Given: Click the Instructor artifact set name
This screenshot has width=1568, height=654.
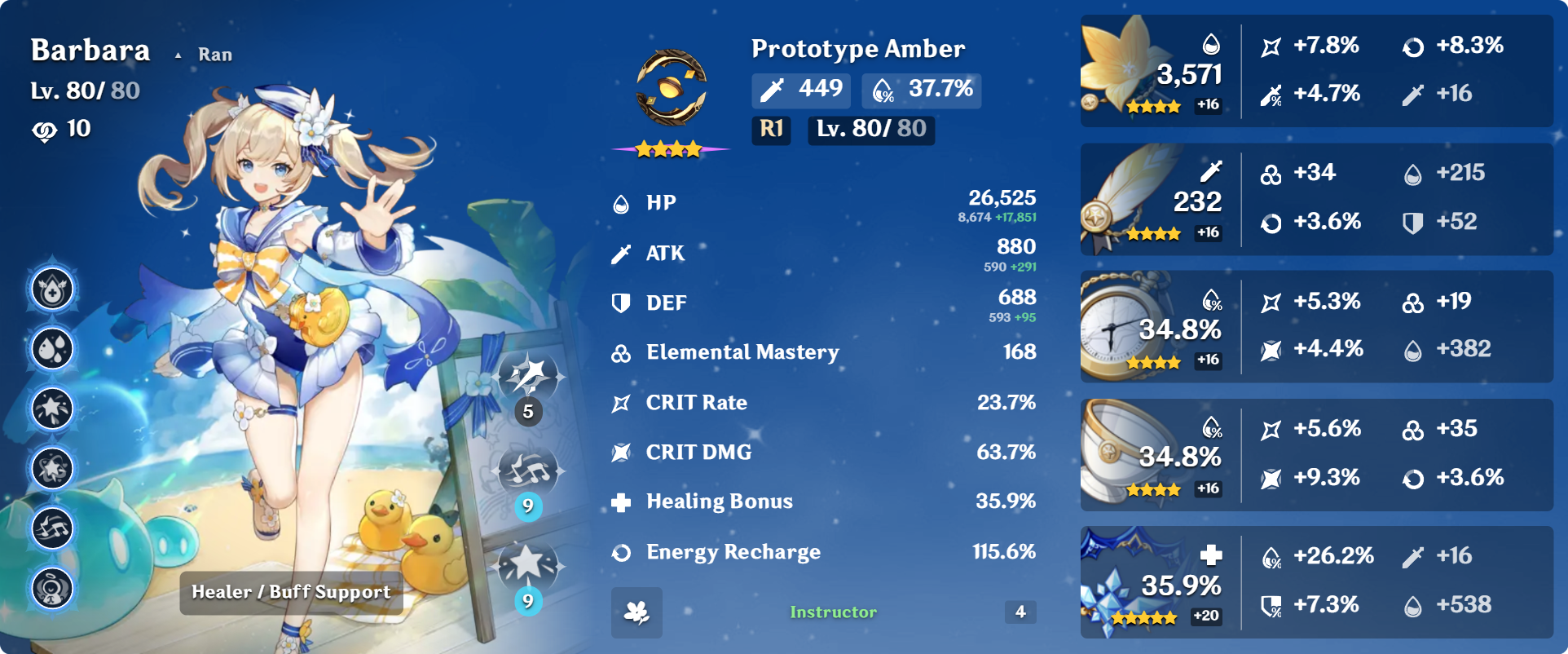Looking at the screenshot, I should (x=833, y=612).
